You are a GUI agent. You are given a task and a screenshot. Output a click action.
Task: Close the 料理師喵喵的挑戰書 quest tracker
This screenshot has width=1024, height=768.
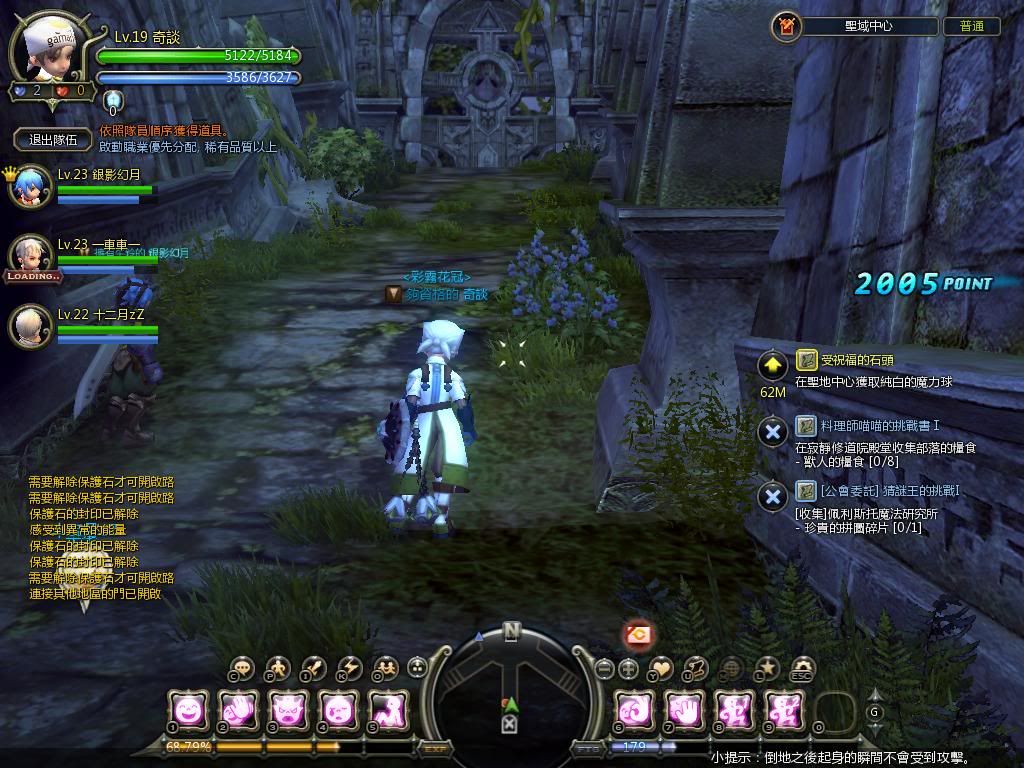coord(772,432)
